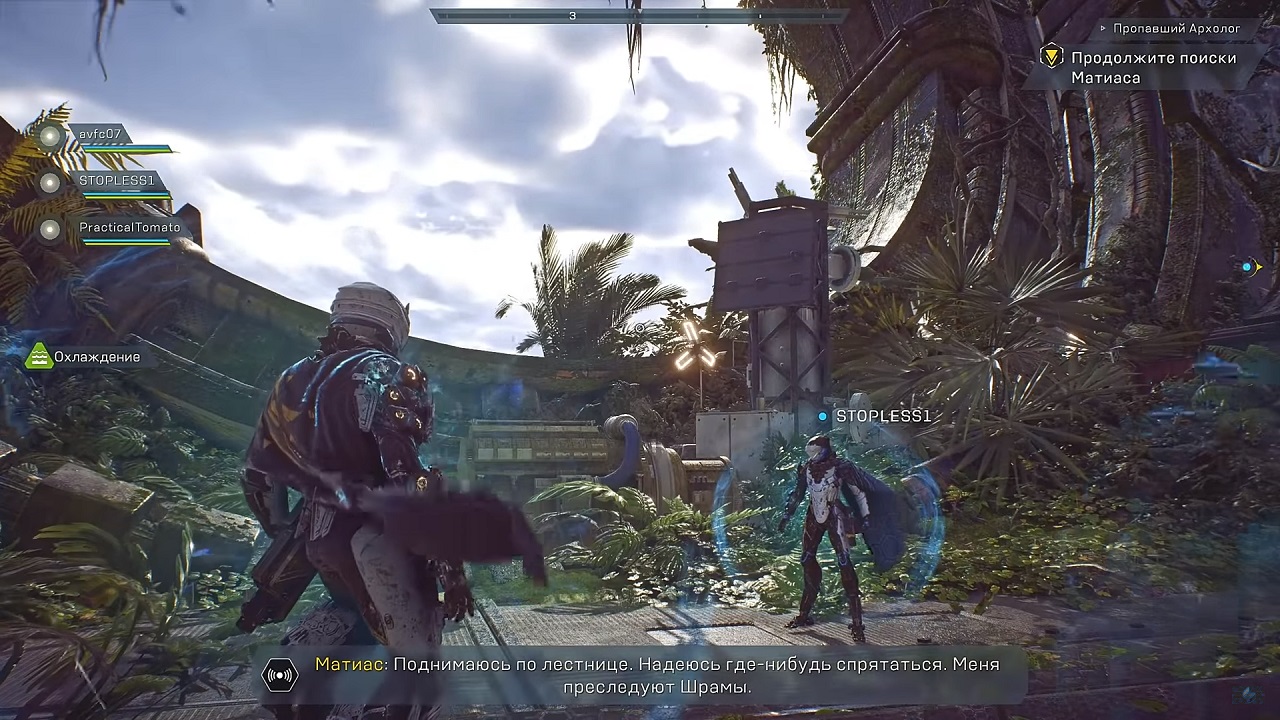Select PracticalTomato in the squad list

129,228
